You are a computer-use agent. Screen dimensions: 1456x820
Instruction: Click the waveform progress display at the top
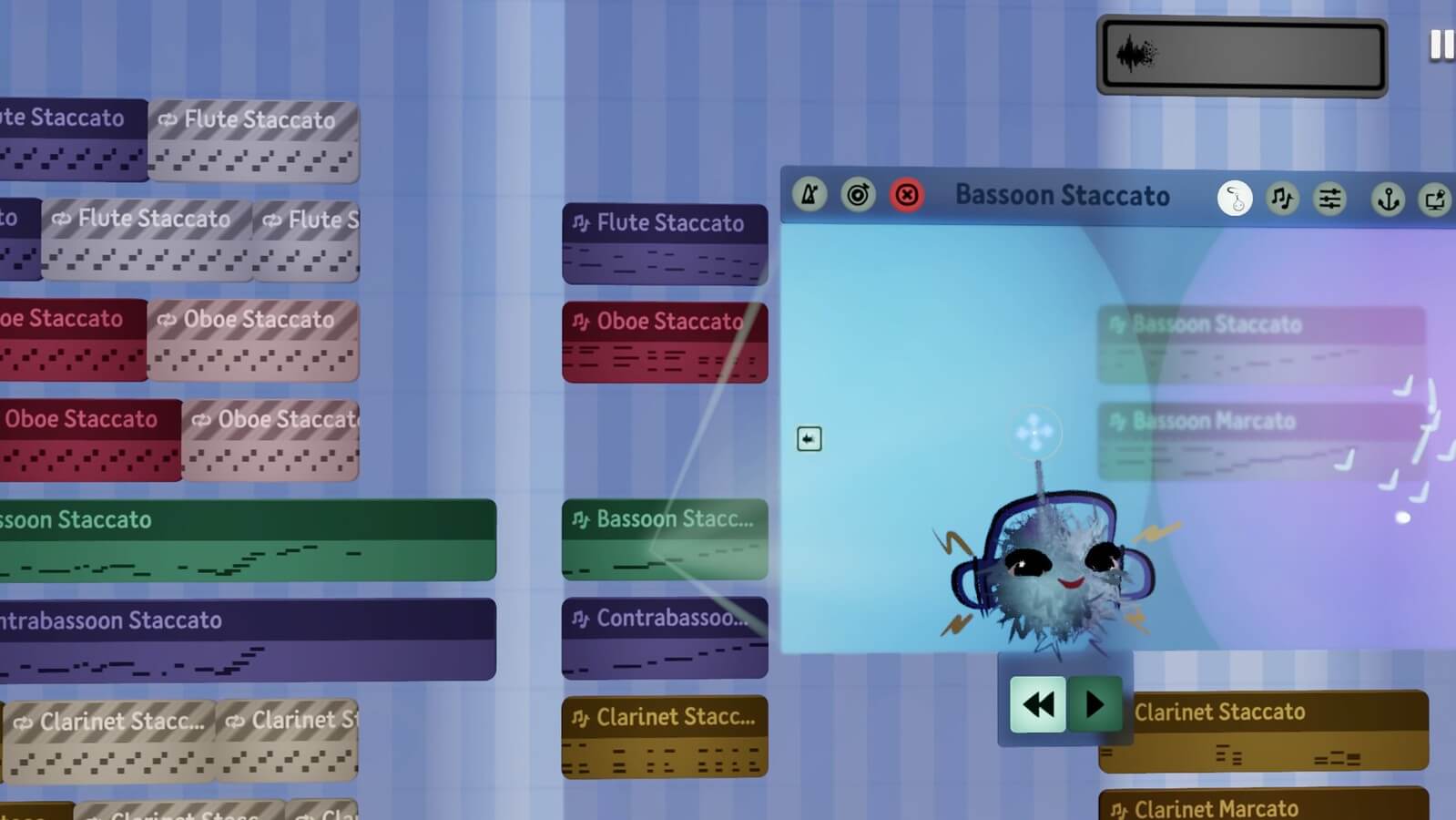[x=1241, y=55]
